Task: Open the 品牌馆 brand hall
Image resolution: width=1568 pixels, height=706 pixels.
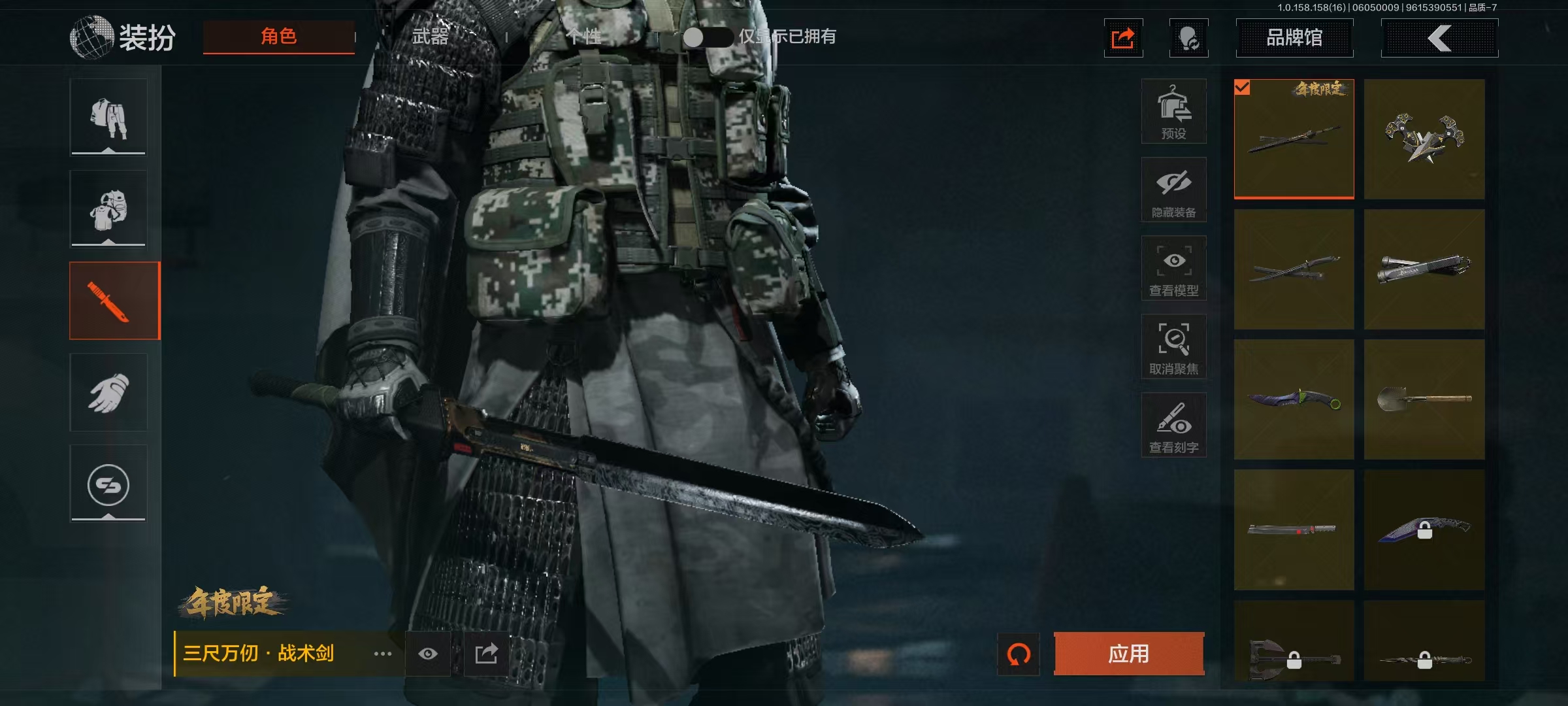Action: click(1294, 38)
